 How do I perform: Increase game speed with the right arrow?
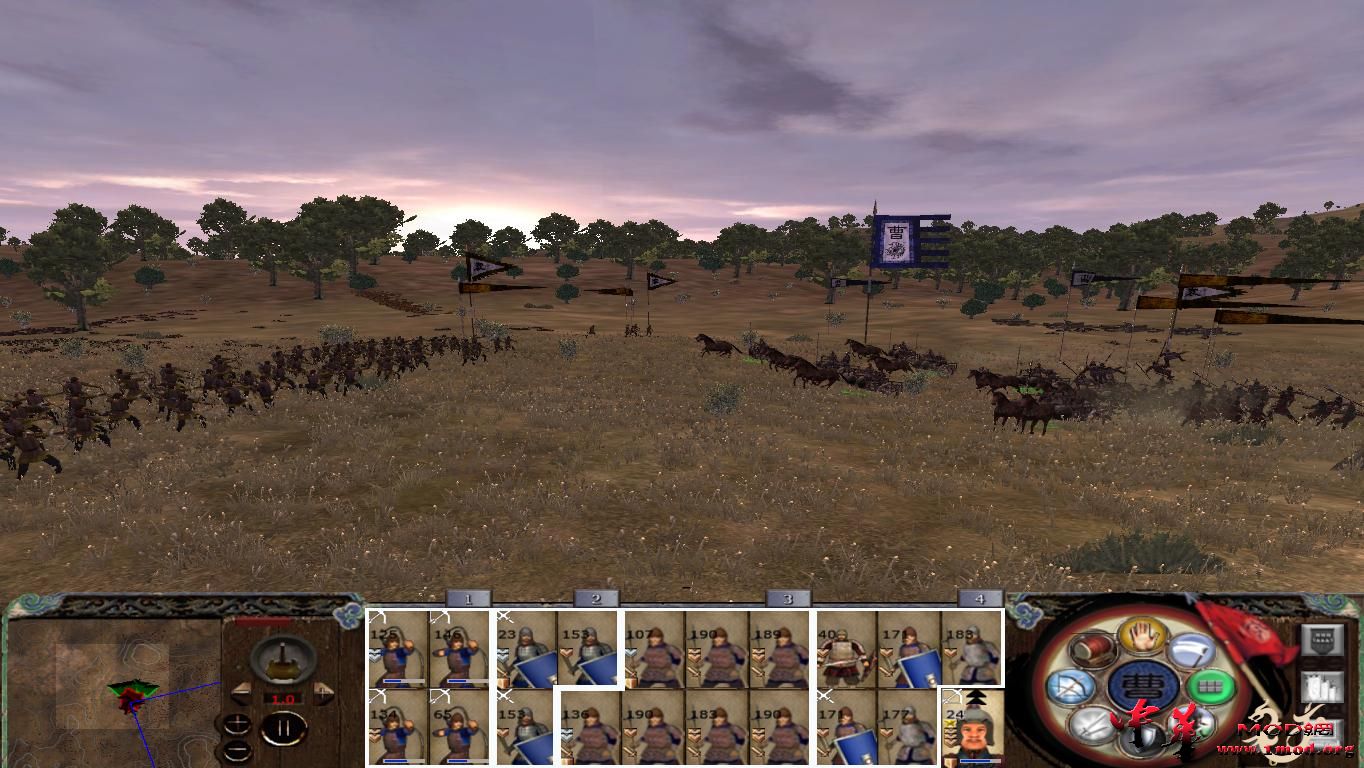point(322,692)
